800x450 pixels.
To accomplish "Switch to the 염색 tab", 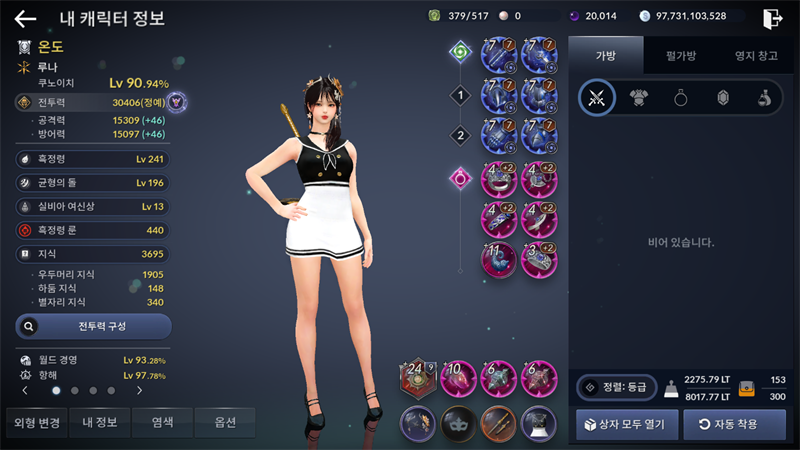I will point(163,422).
